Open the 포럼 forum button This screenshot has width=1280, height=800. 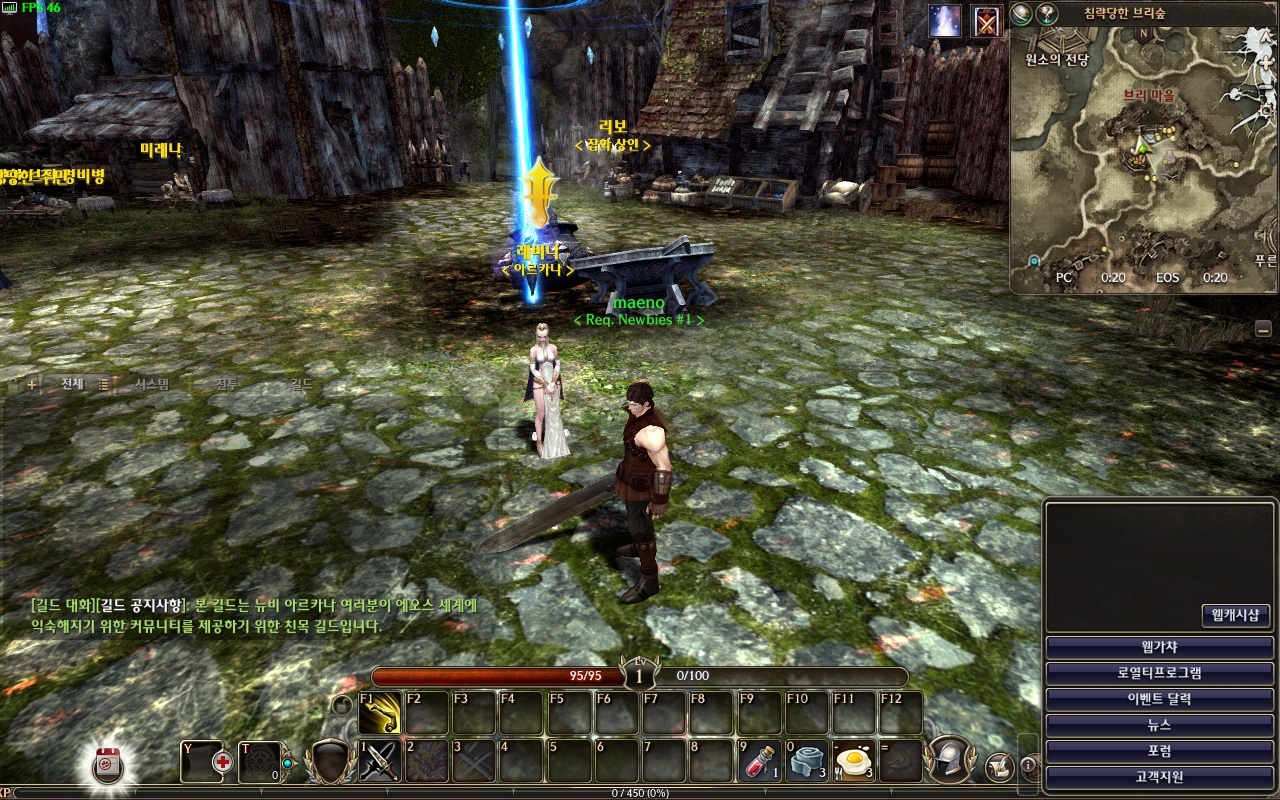pos(1159,751)
